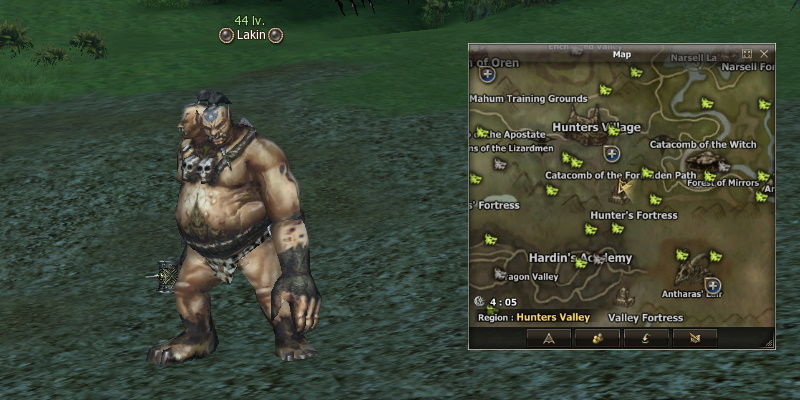Viewport: 800px width, 400px height.
Task: Choose Hardin's Academy map location
Action: tap(580, 258)
